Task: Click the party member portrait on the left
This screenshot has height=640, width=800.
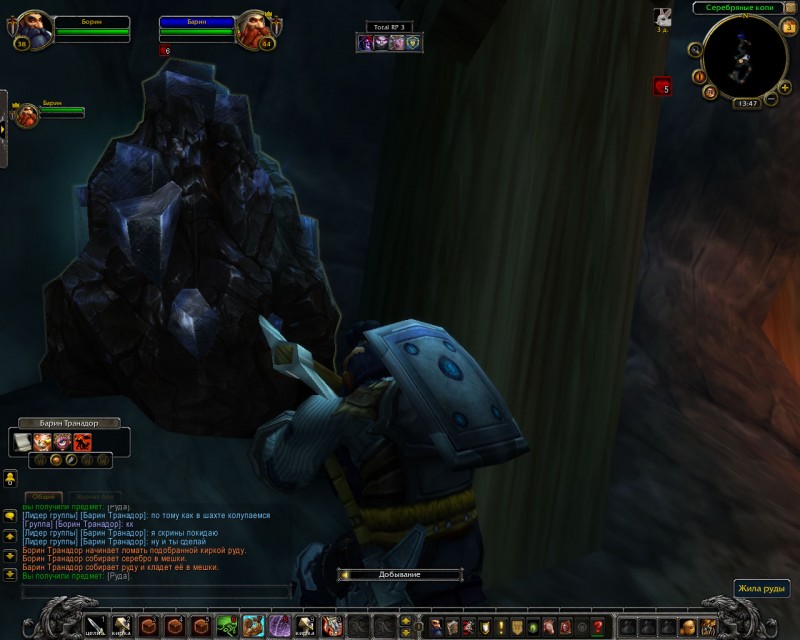Action: click(27, 114)
